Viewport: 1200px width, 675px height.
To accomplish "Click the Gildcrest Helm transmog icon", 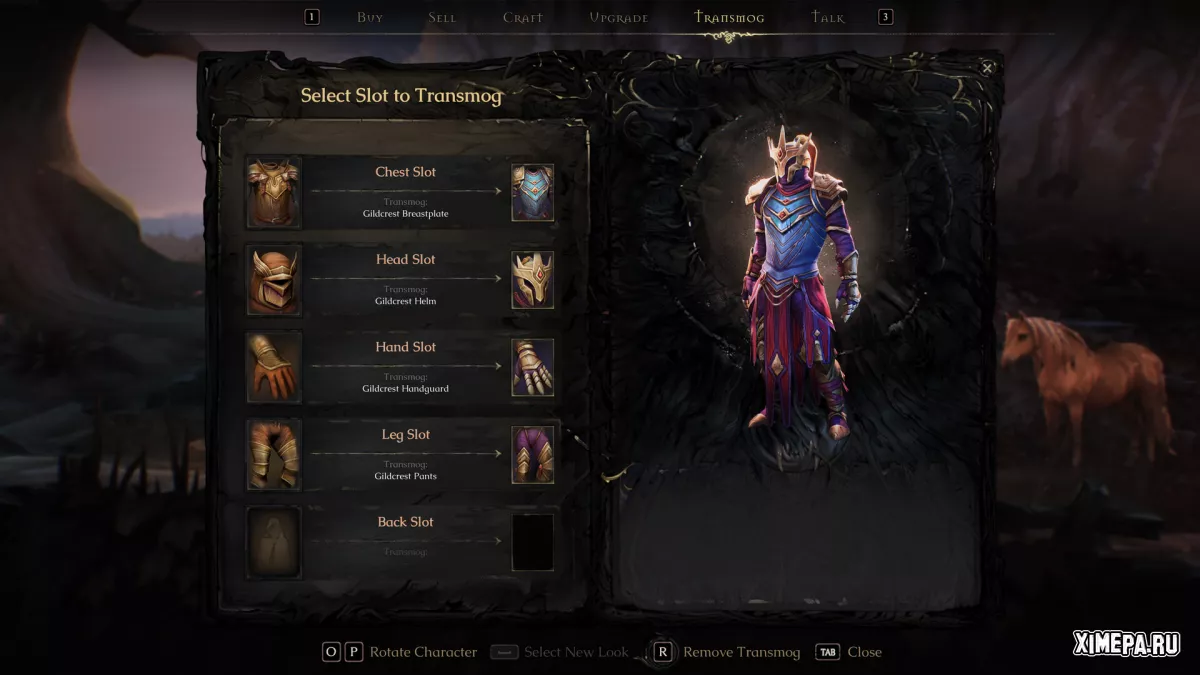I will pyautogui.click(x=533, y=280).
